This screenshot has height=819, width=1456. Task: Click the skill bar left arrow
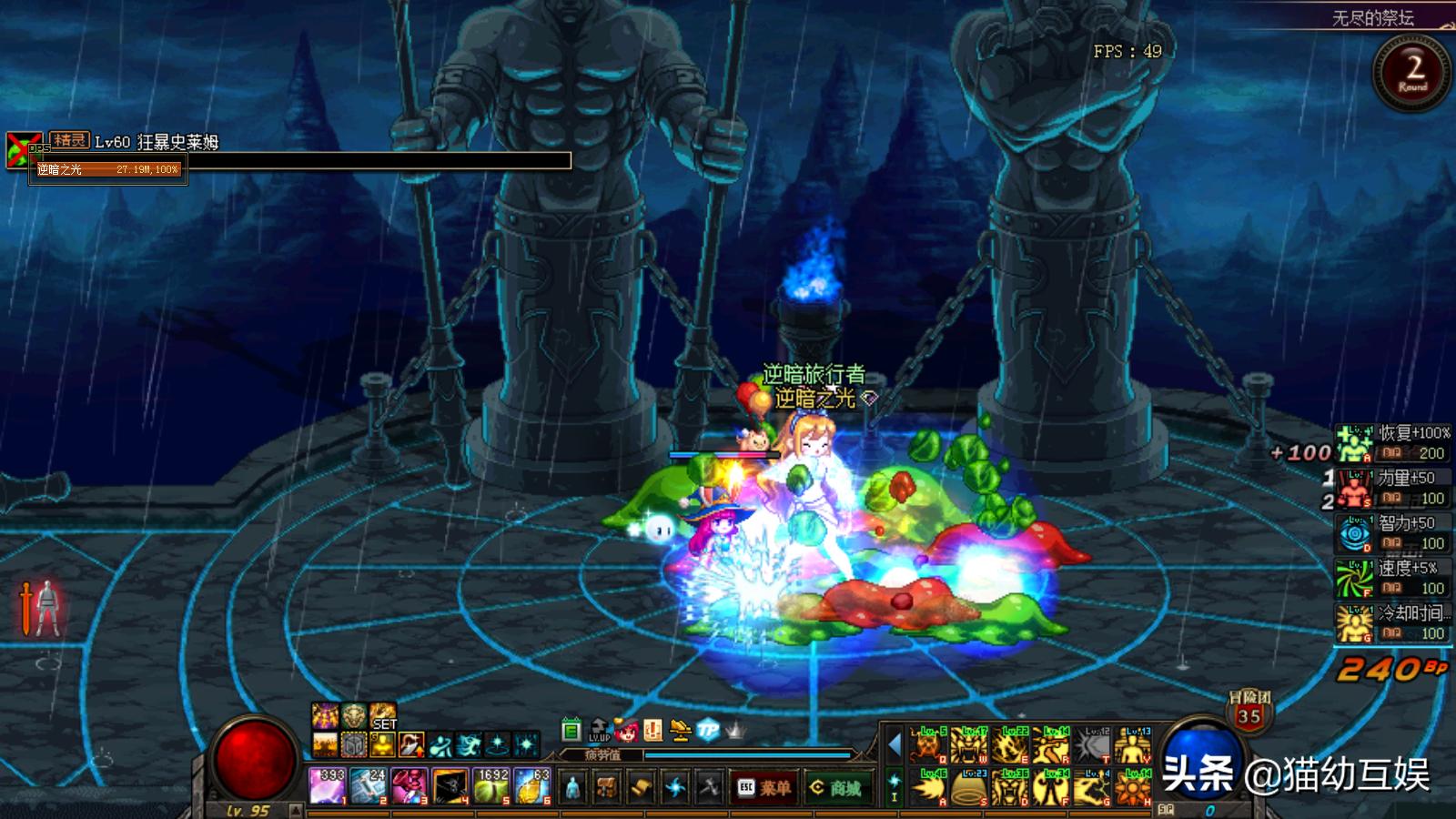coord(894,745)
